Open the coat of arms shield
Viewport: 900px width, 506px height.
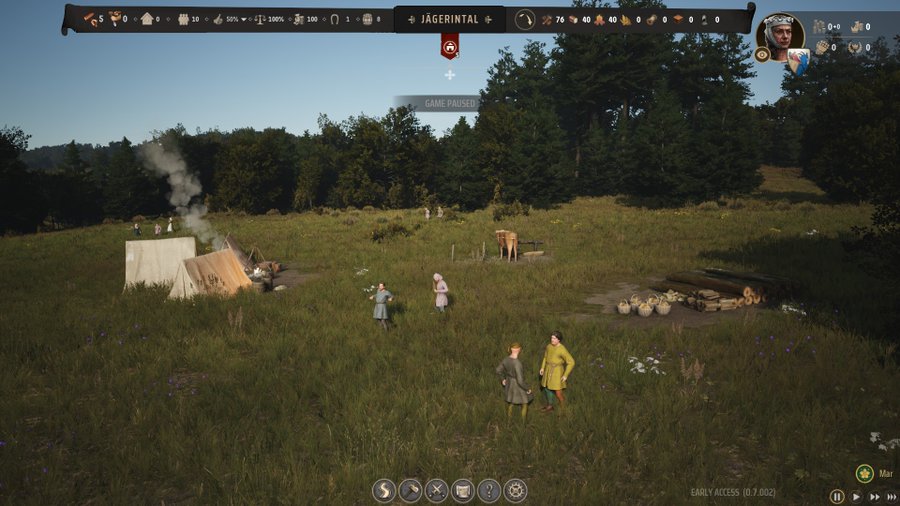798,62
